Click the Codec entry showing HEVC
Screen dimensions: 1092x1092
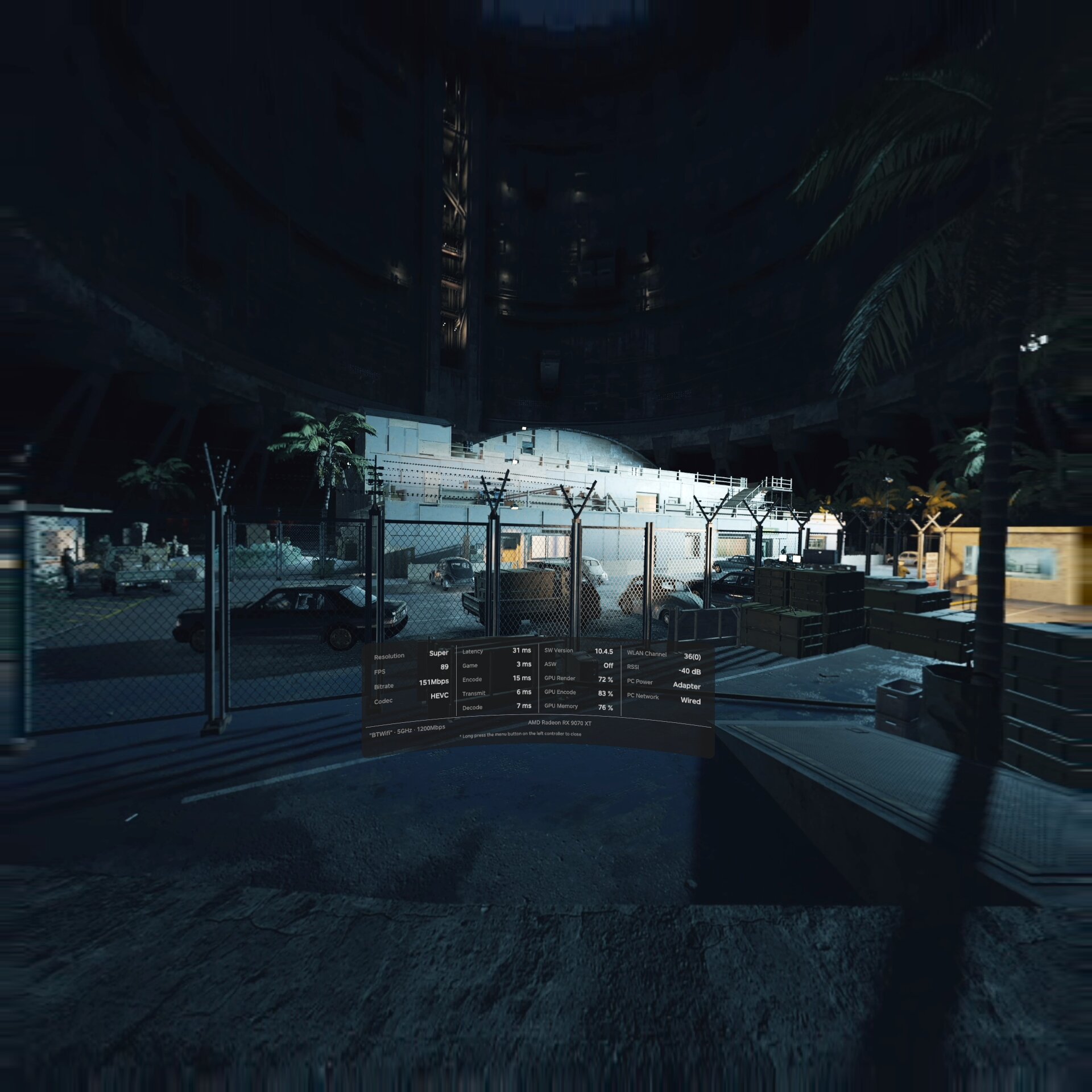click(x=440, y=695)
